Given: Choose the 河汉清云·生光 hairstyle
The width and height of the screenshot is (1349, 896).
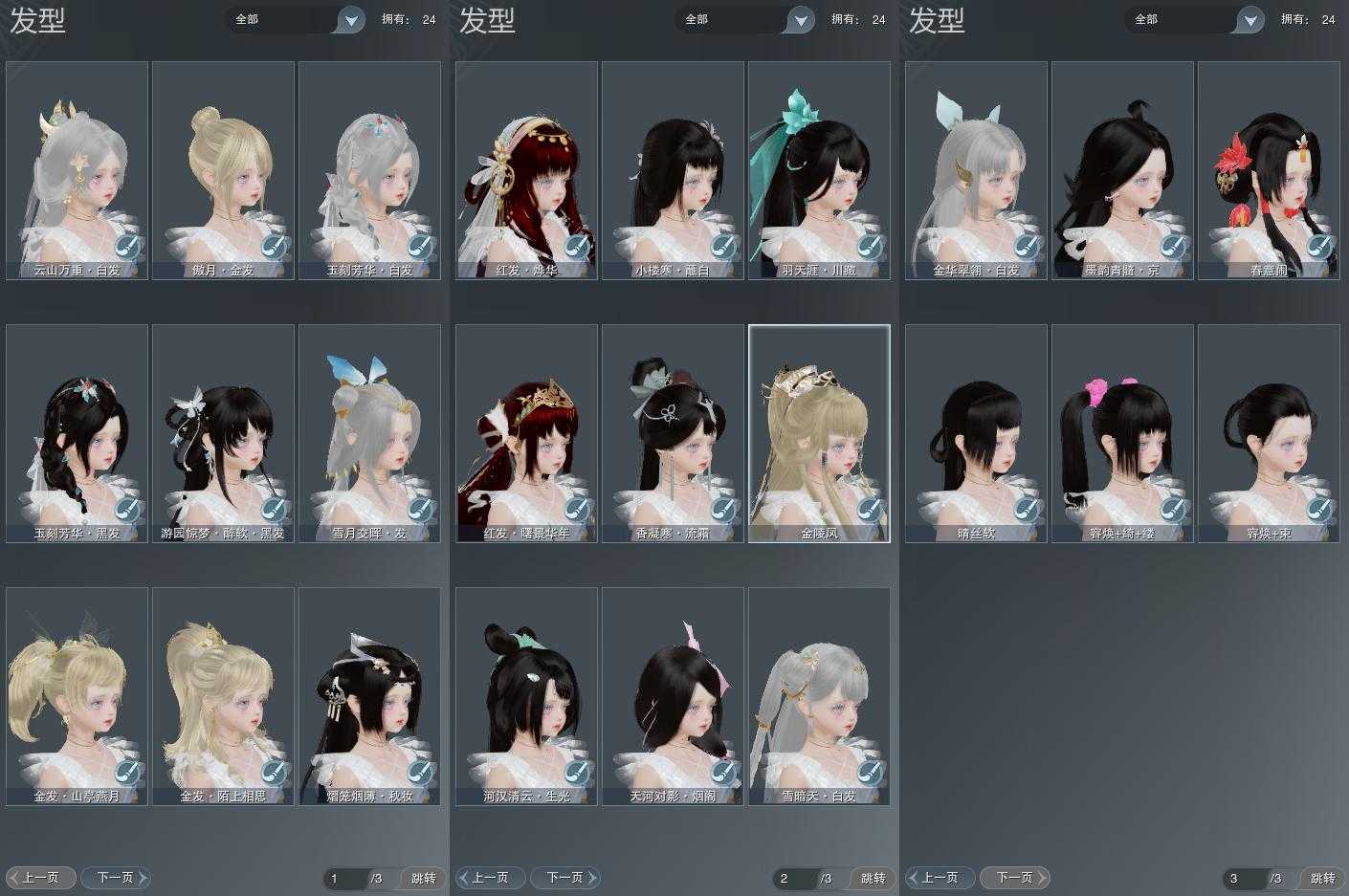Looking at the screenshot, I should click(x=526, y=695).
